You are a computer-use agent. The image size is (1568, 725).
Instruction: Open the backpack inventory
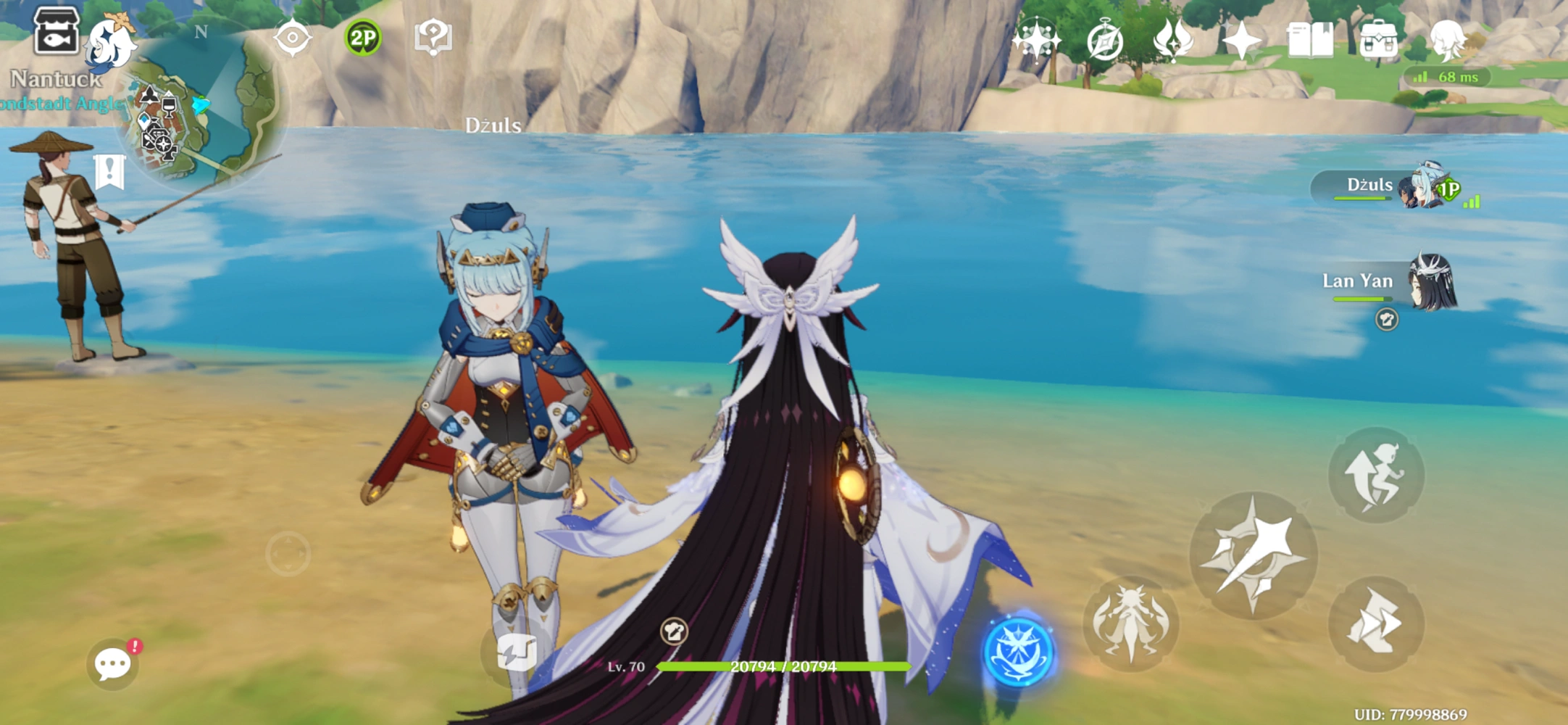(1378, 40)
